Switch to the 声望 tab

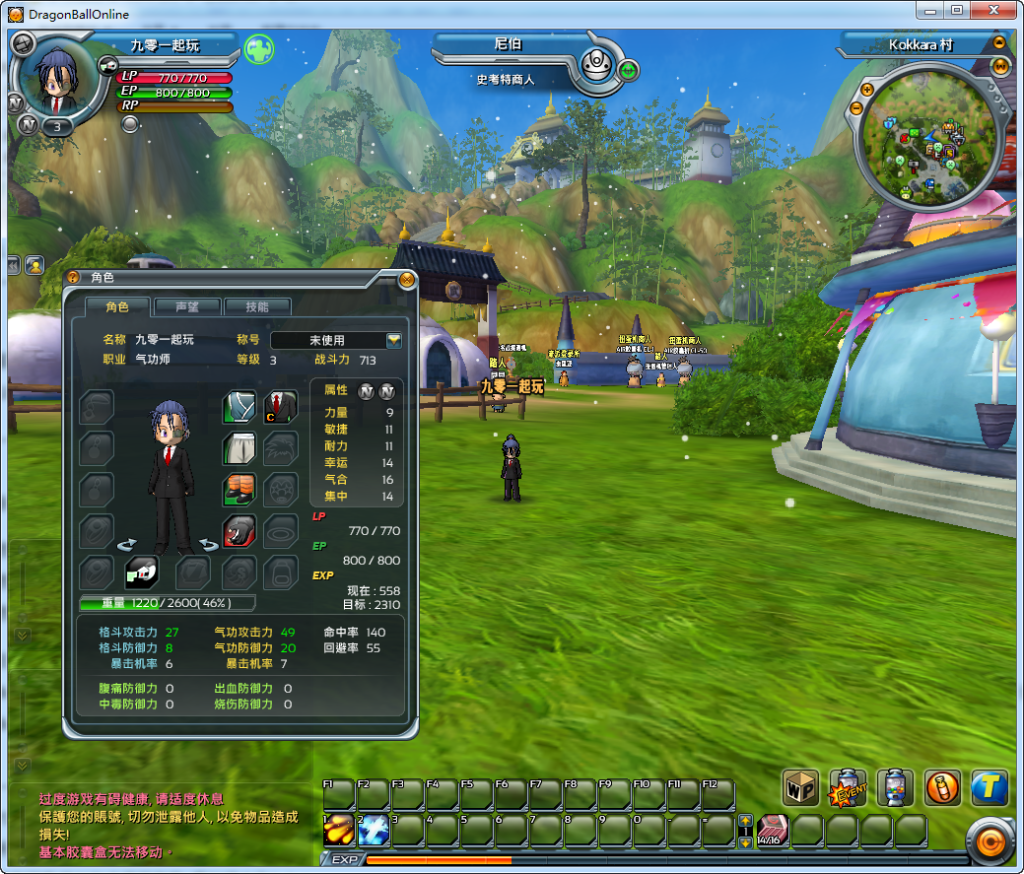tap(187, 307)
